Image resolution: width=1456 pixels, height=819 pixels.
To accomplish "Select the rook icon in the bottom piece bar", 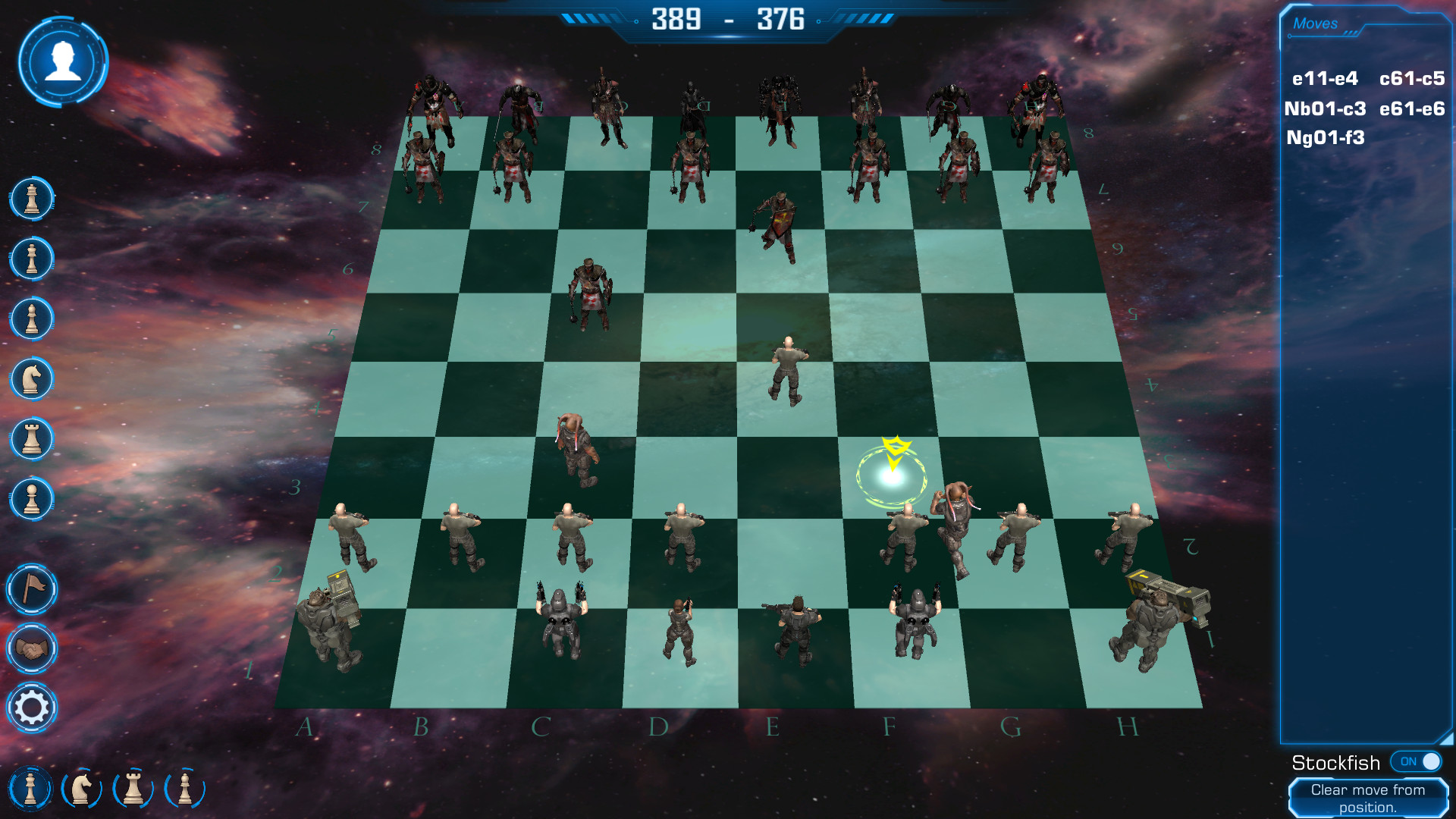I will [132, 788].
